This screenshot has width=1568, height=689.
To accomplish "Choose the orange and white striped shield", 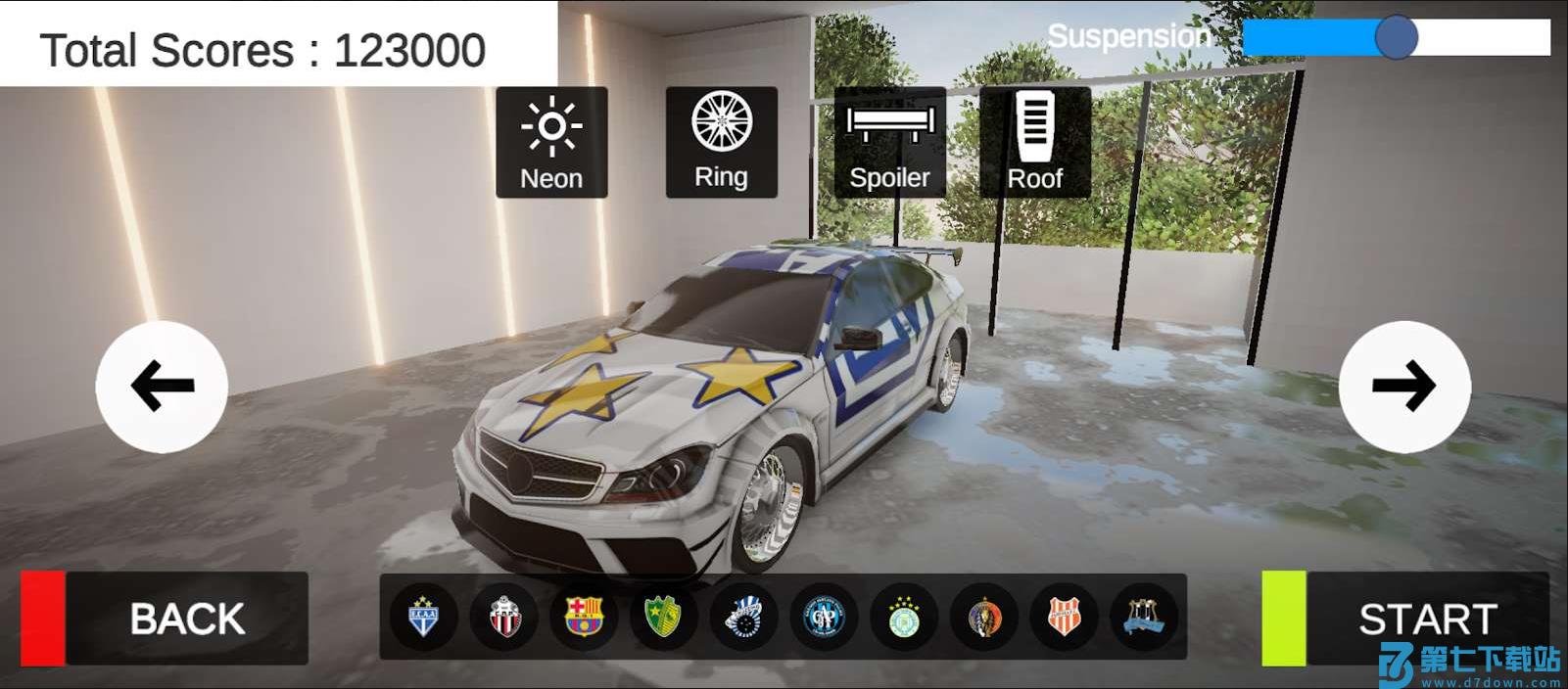I will (x=1065, y=618).
